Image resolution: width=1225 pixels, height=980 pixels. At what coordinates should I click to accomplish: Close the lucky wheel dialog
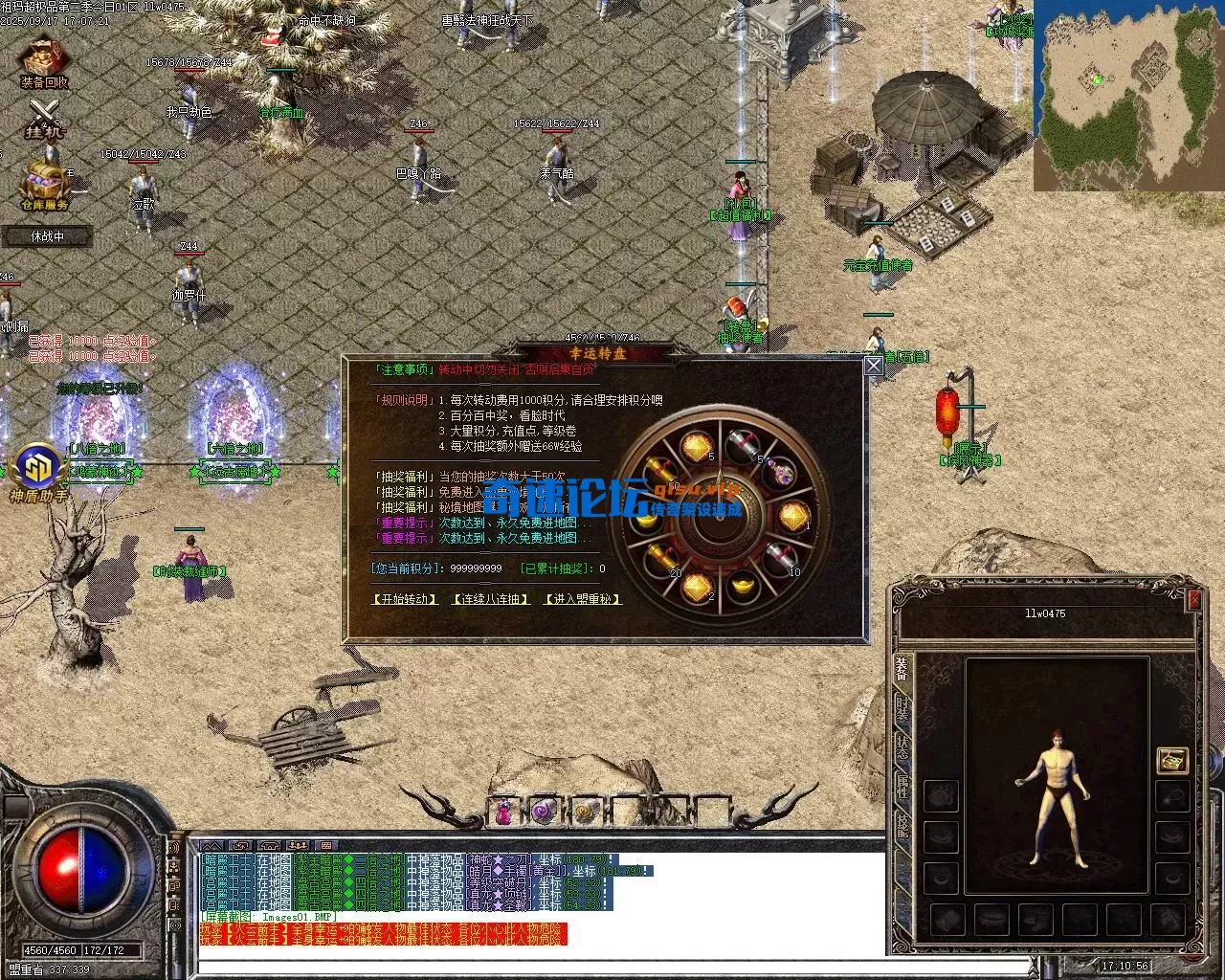[x=873, y=366]
